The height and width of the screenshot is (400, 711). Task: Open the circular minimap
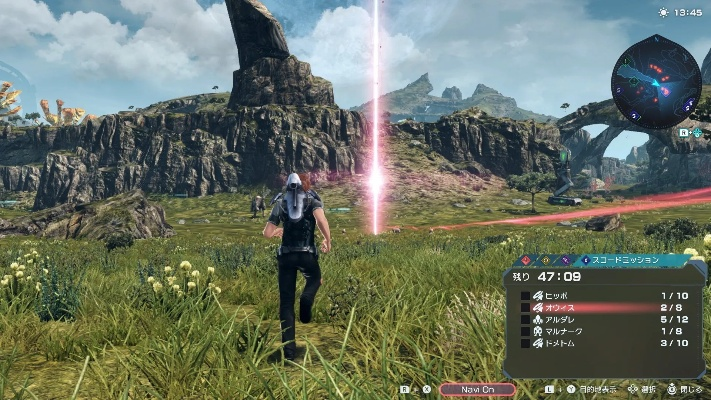[656, 80]
